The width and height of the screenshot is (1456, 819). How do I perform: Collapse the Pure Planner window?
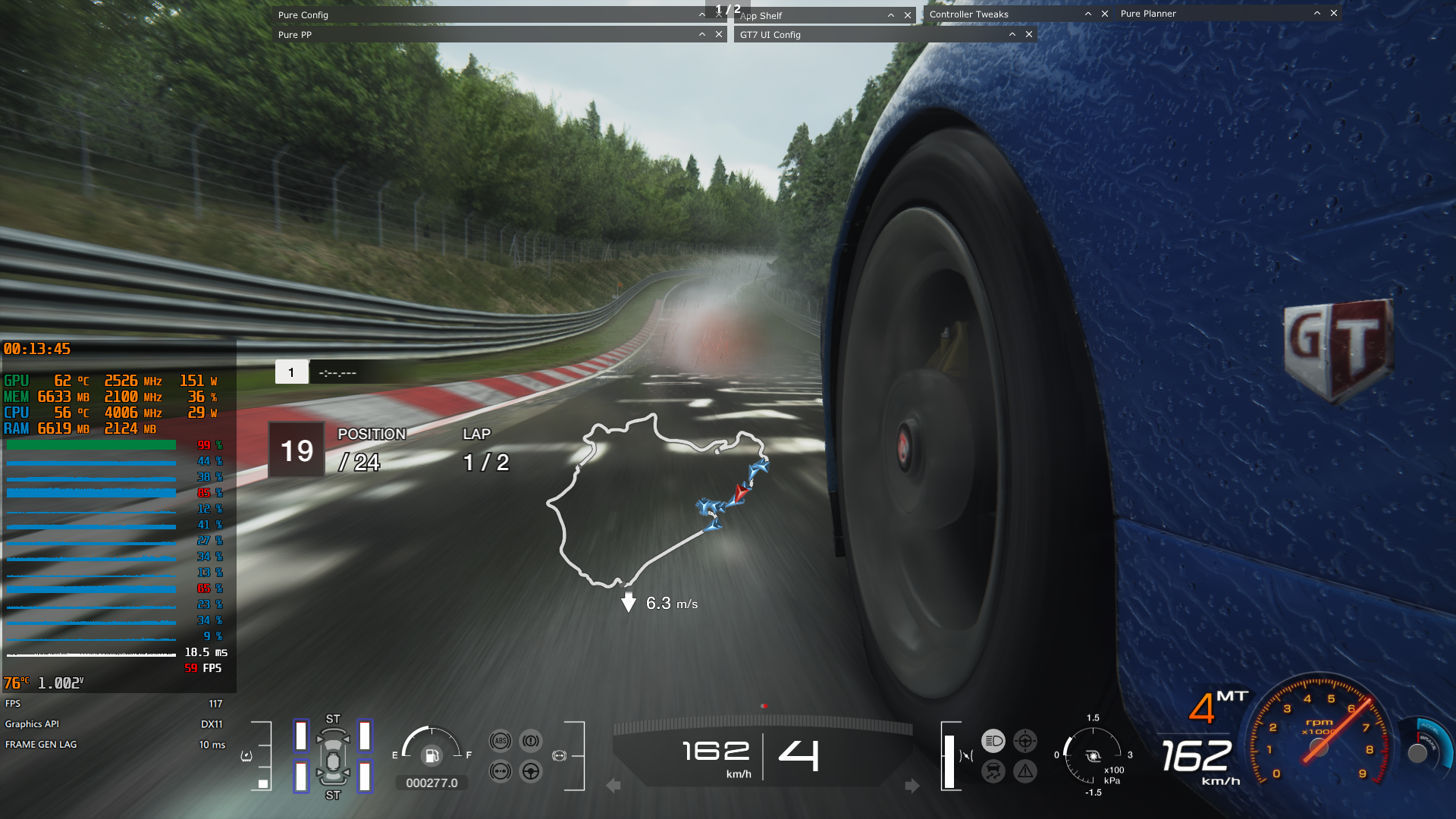(1317, 13)
